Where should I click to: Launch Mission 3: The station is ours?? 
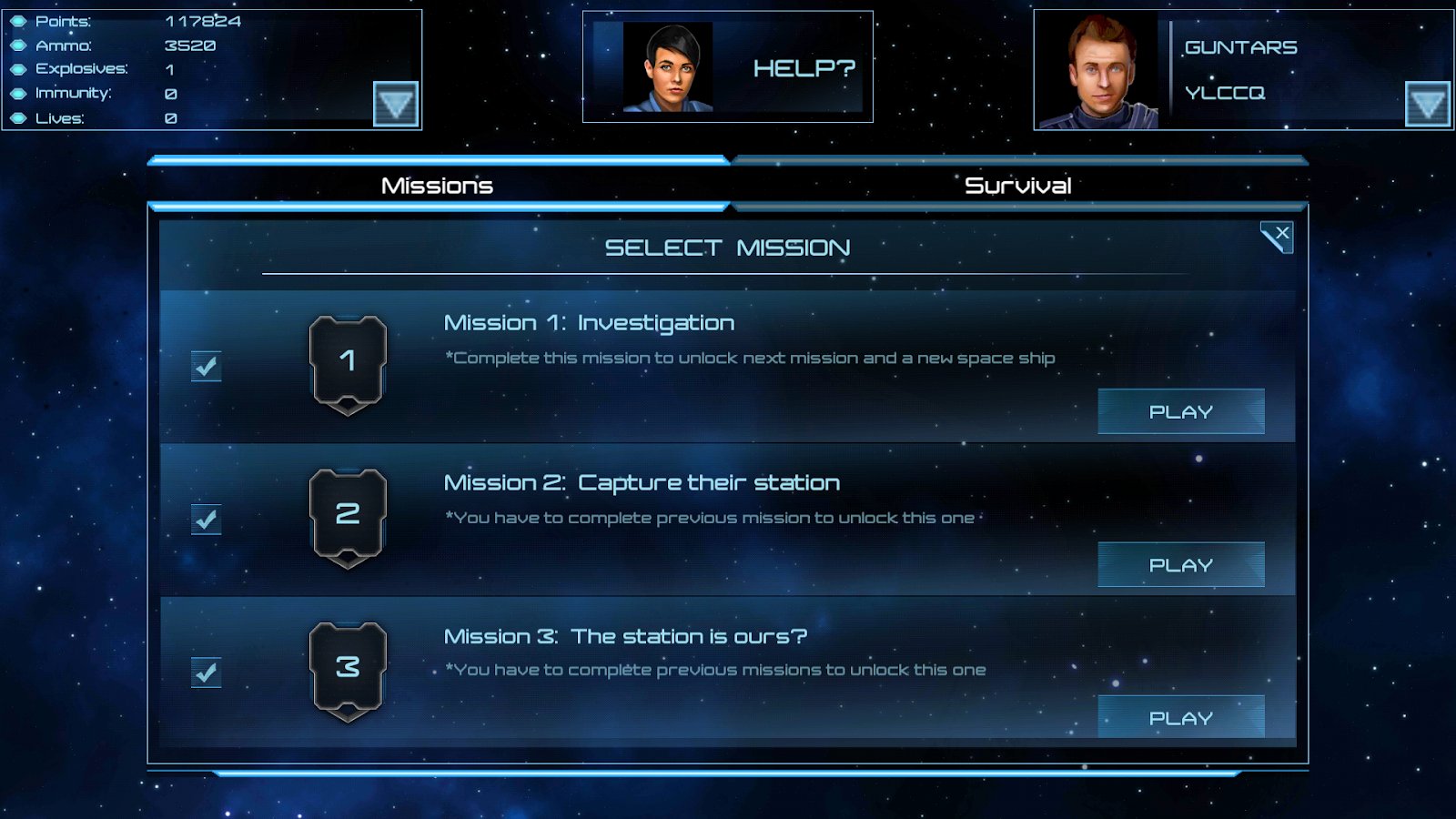(1180, 718)
